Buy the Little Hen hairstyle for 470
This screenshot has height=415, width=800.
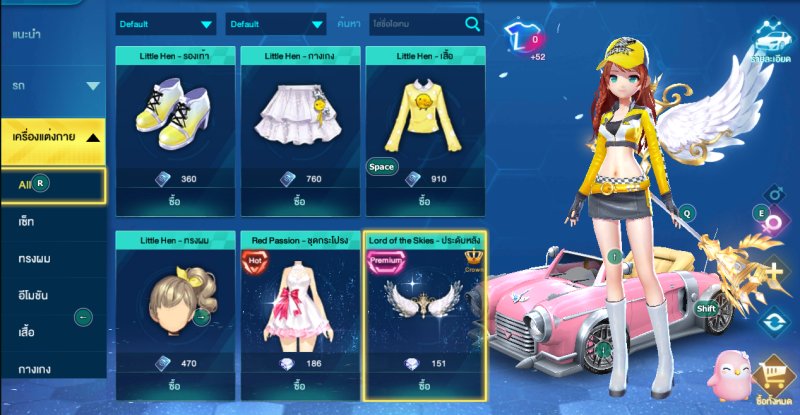175,385
